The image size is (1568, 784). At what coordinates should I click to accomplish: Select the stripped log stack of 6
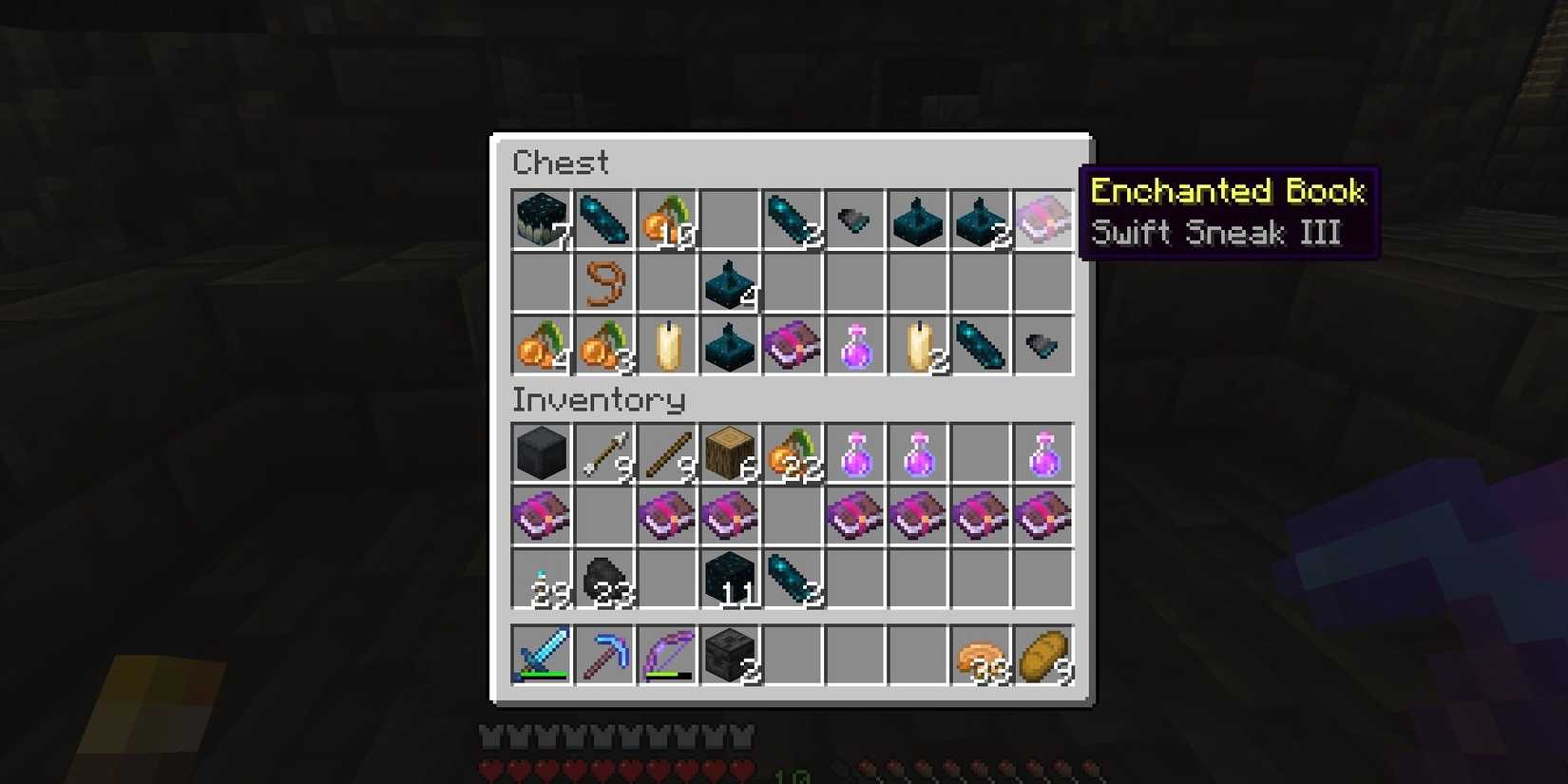click(x=728, y=453)
